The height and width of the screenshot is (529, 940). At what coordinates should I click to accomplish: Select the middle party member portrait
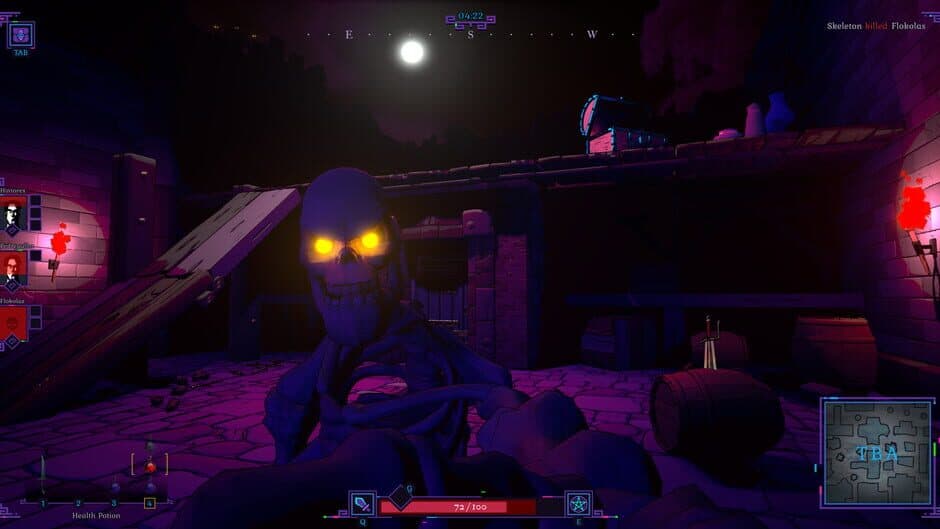13,268
